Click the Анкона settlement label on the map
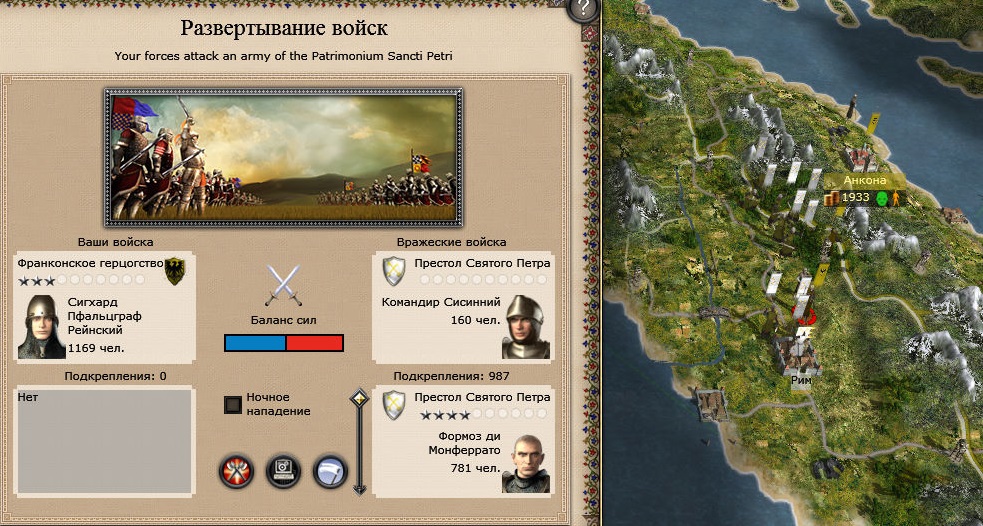The width and height of the screenshot is (983, 526). (865, 181)
